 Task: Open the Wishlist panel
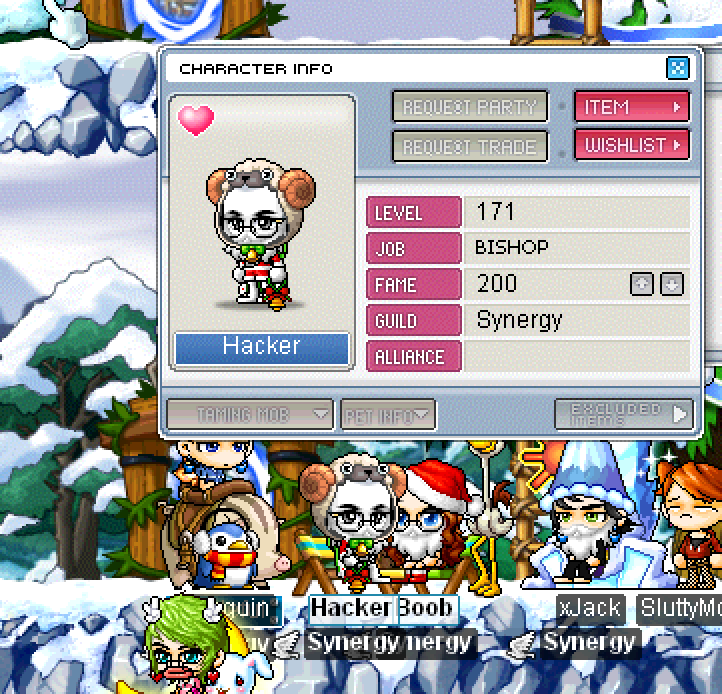(631, 146)
